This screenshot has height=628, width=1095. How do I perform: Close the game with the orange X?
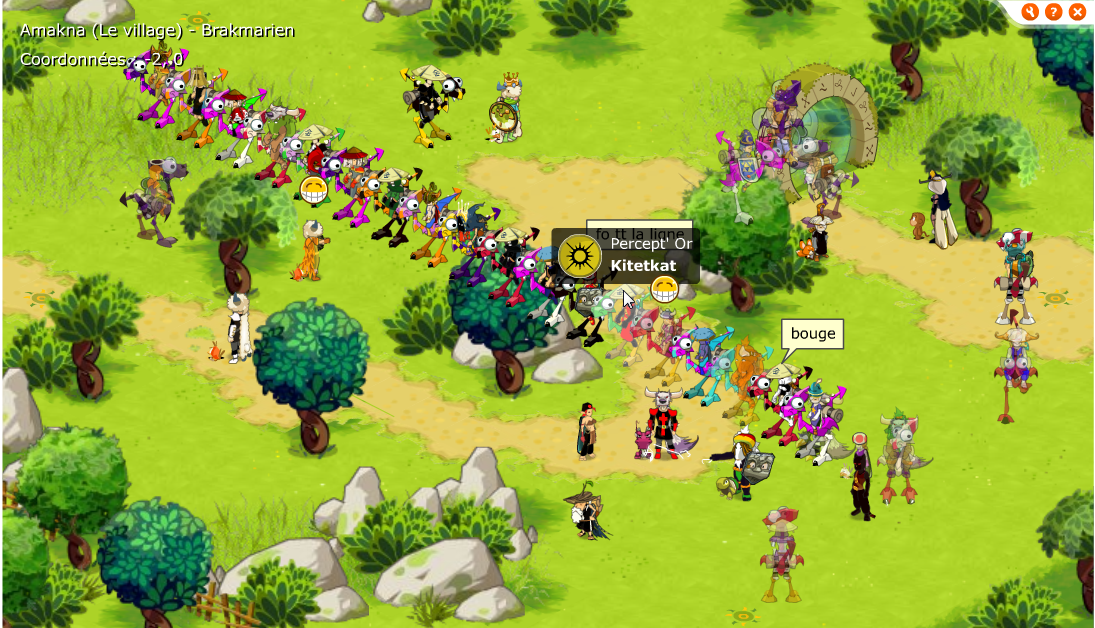pyautogui.click(x=1077, y=12)
